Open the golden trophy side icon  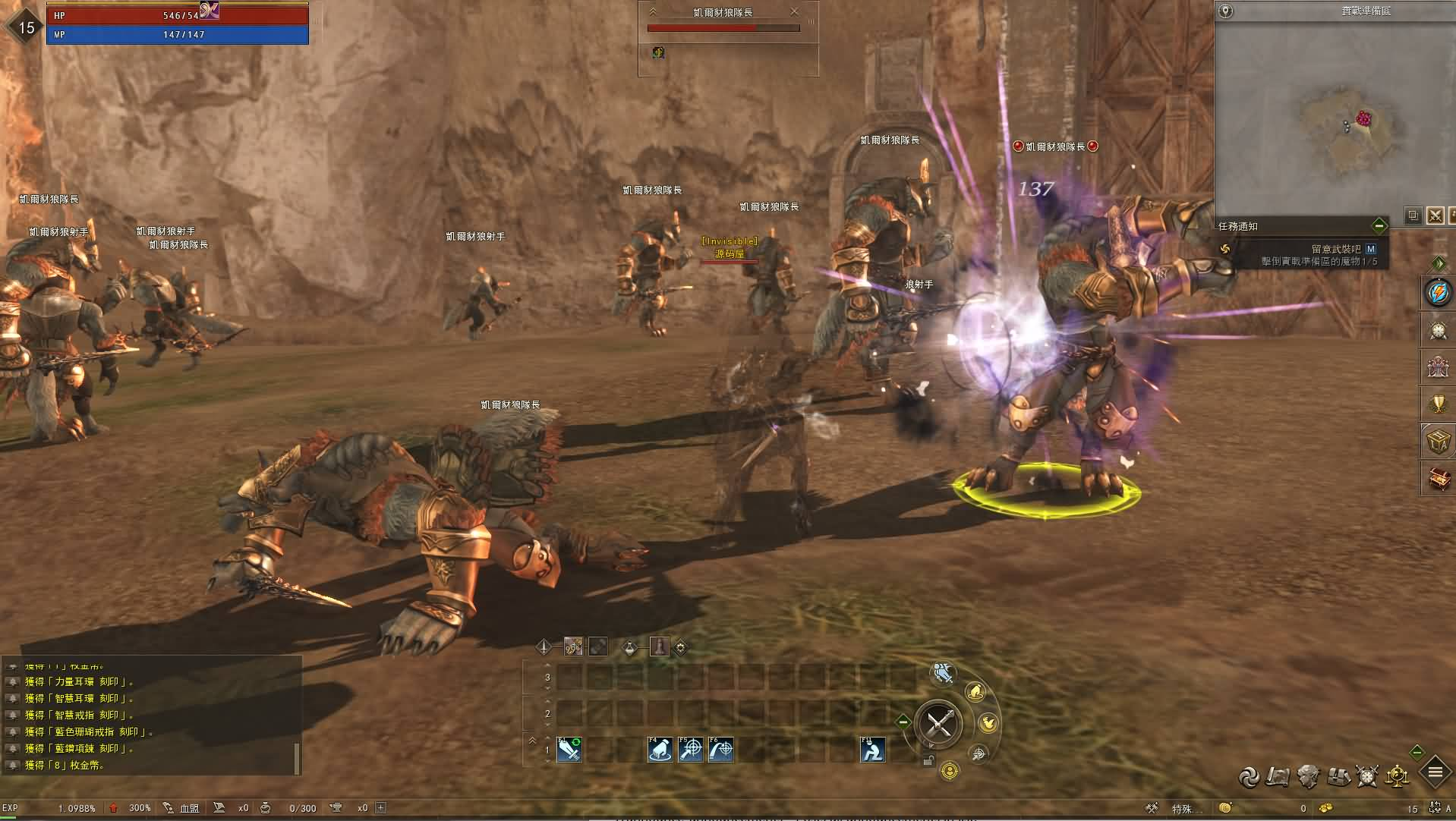(1438, 403)
